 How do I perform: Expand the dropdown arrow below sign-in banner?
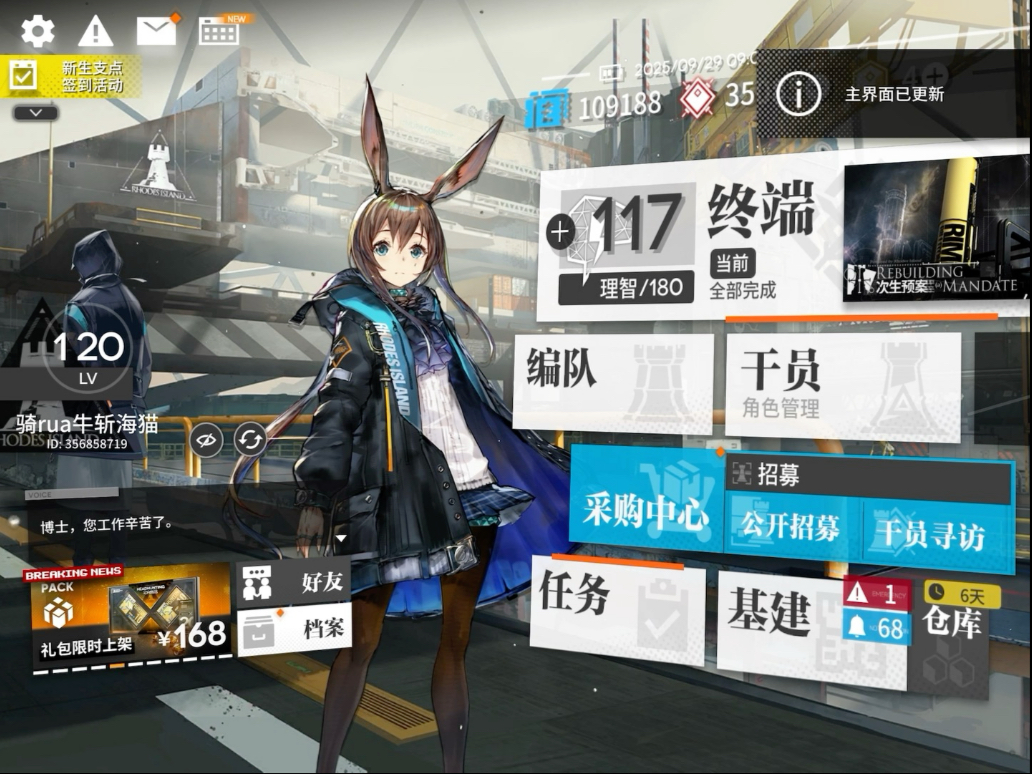(x=37, y=113)
